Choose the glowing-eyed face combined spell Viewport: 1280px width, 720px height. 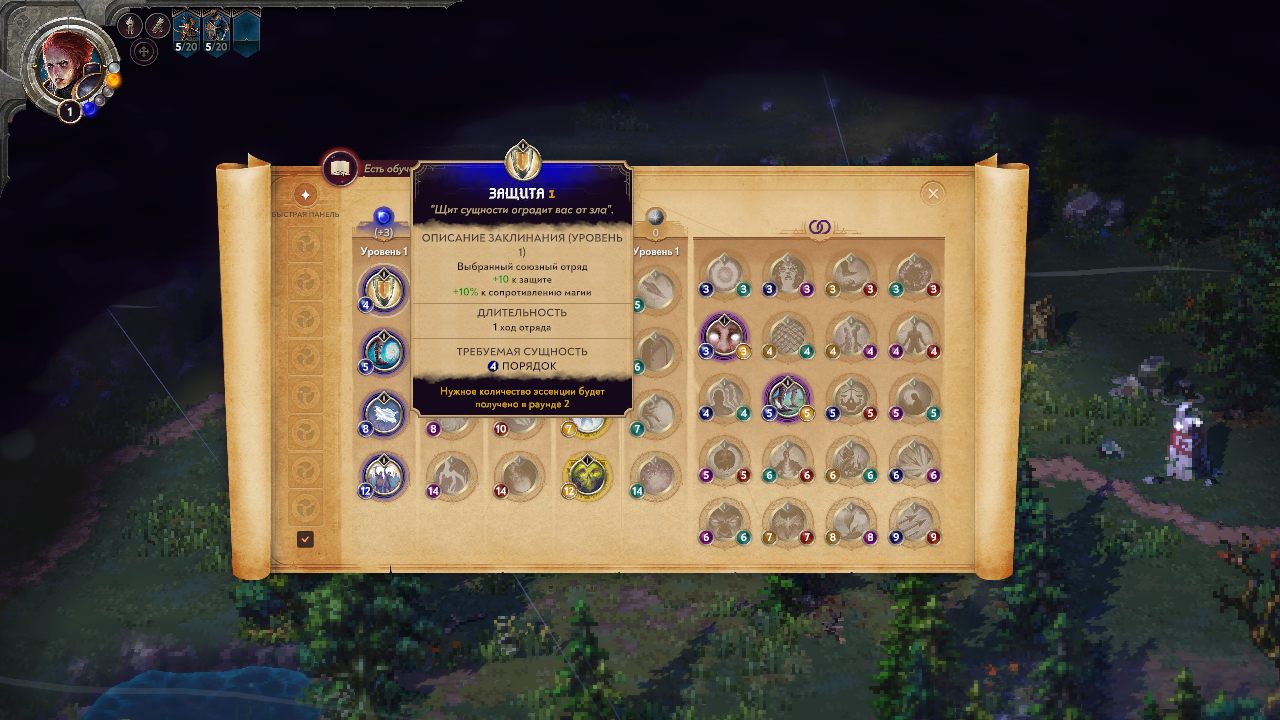click(723, 335)
